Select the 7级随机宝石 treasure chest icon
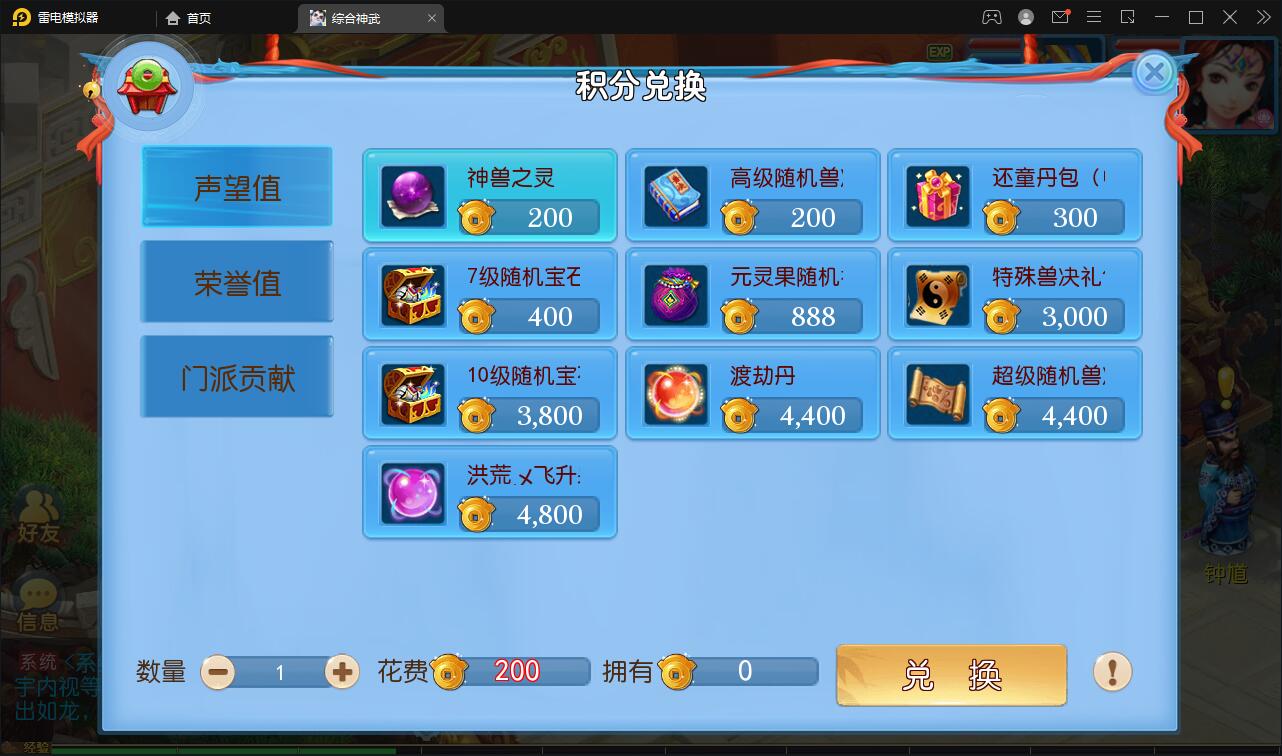The image size is (1282, 756). (410, 294)
